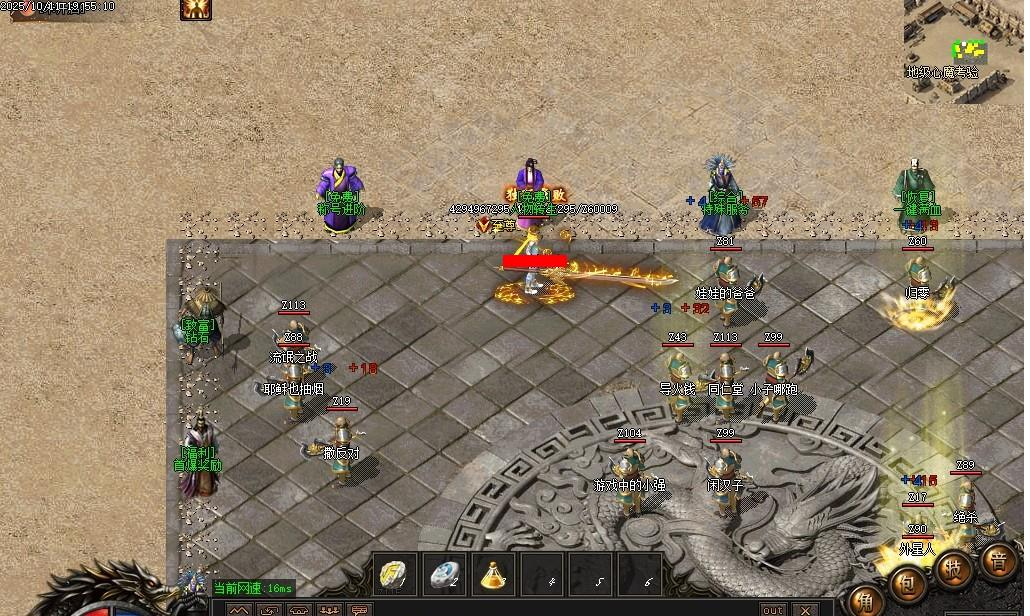Drink the yellow potion in slot 3
Image resolution: width=1030 pixels, height=616 pixels.
coord(492,574)
